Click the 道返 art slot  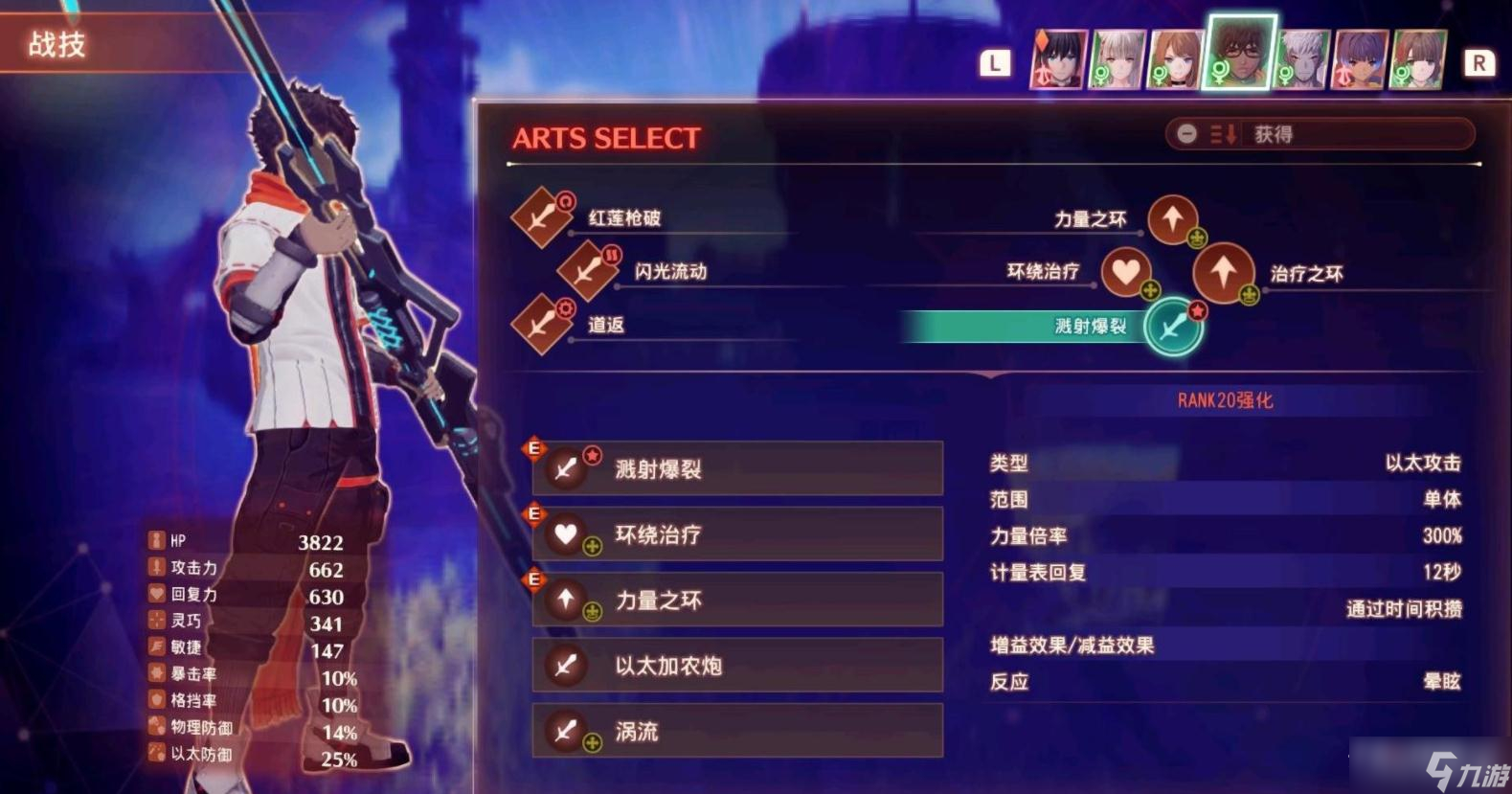tap(542, 324)
